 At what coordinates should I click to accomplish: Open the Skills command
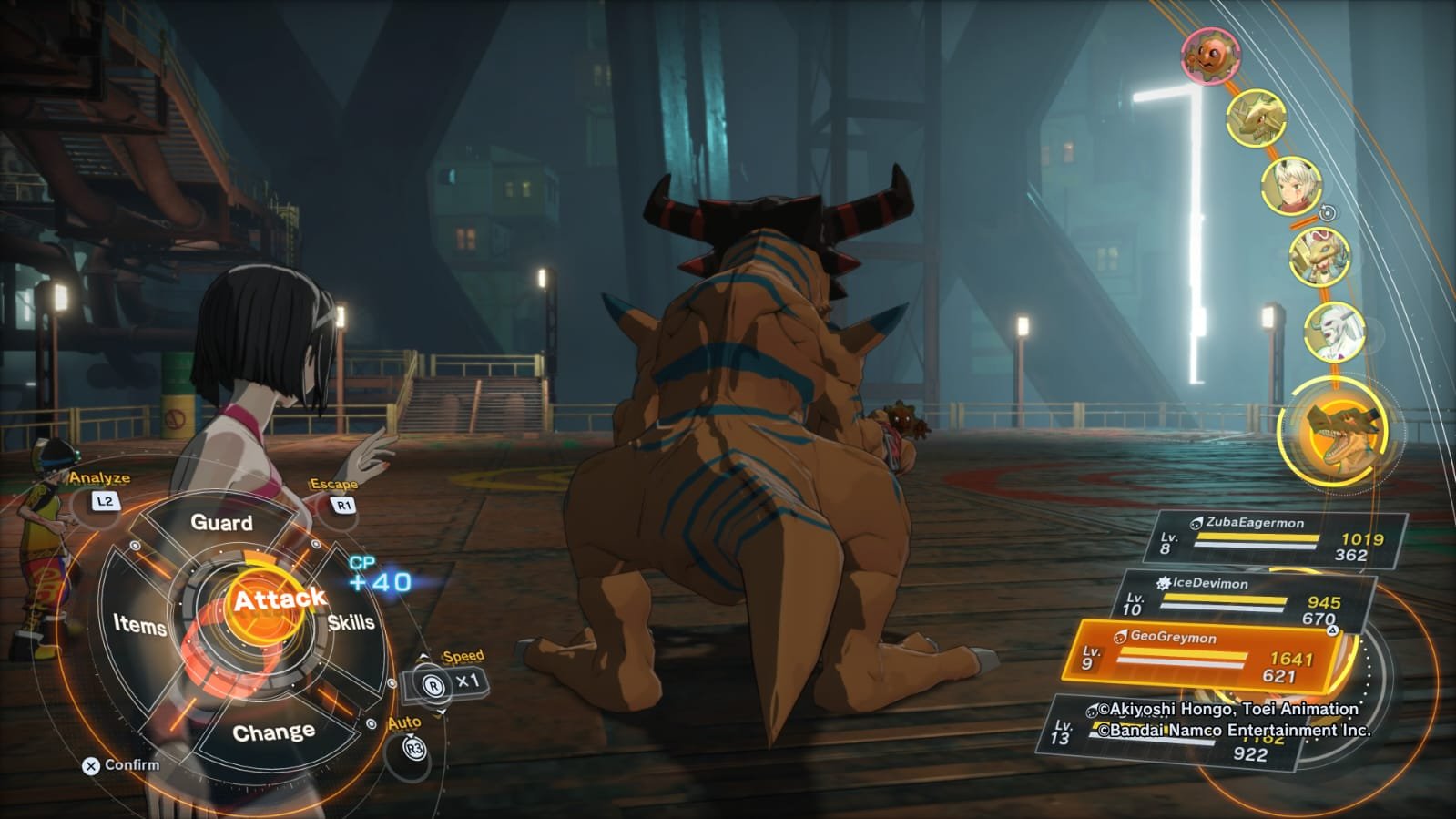(x=351, y=623)
